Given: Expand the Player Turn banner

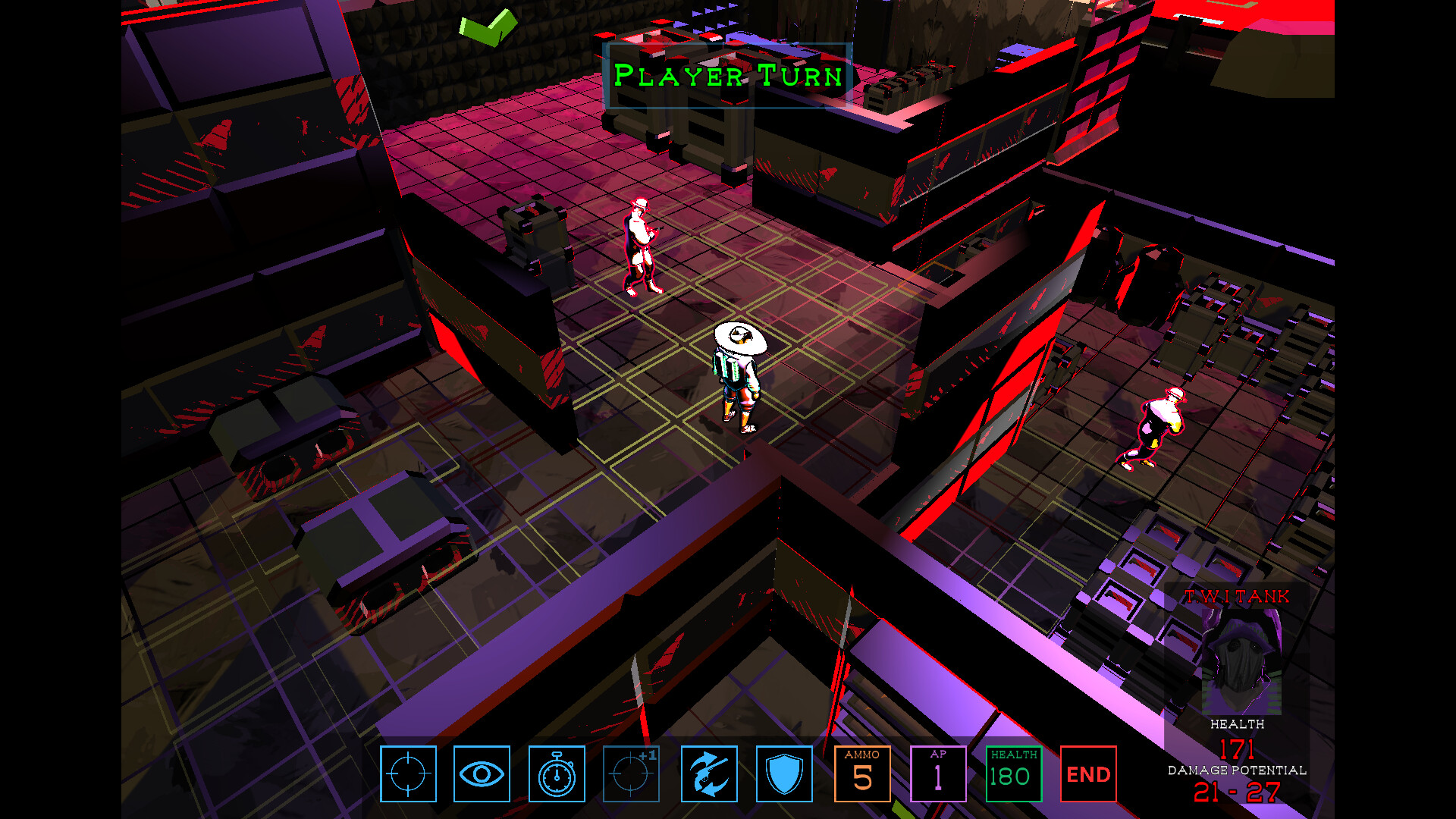Looking at the screenshot, I should (726, 76).
